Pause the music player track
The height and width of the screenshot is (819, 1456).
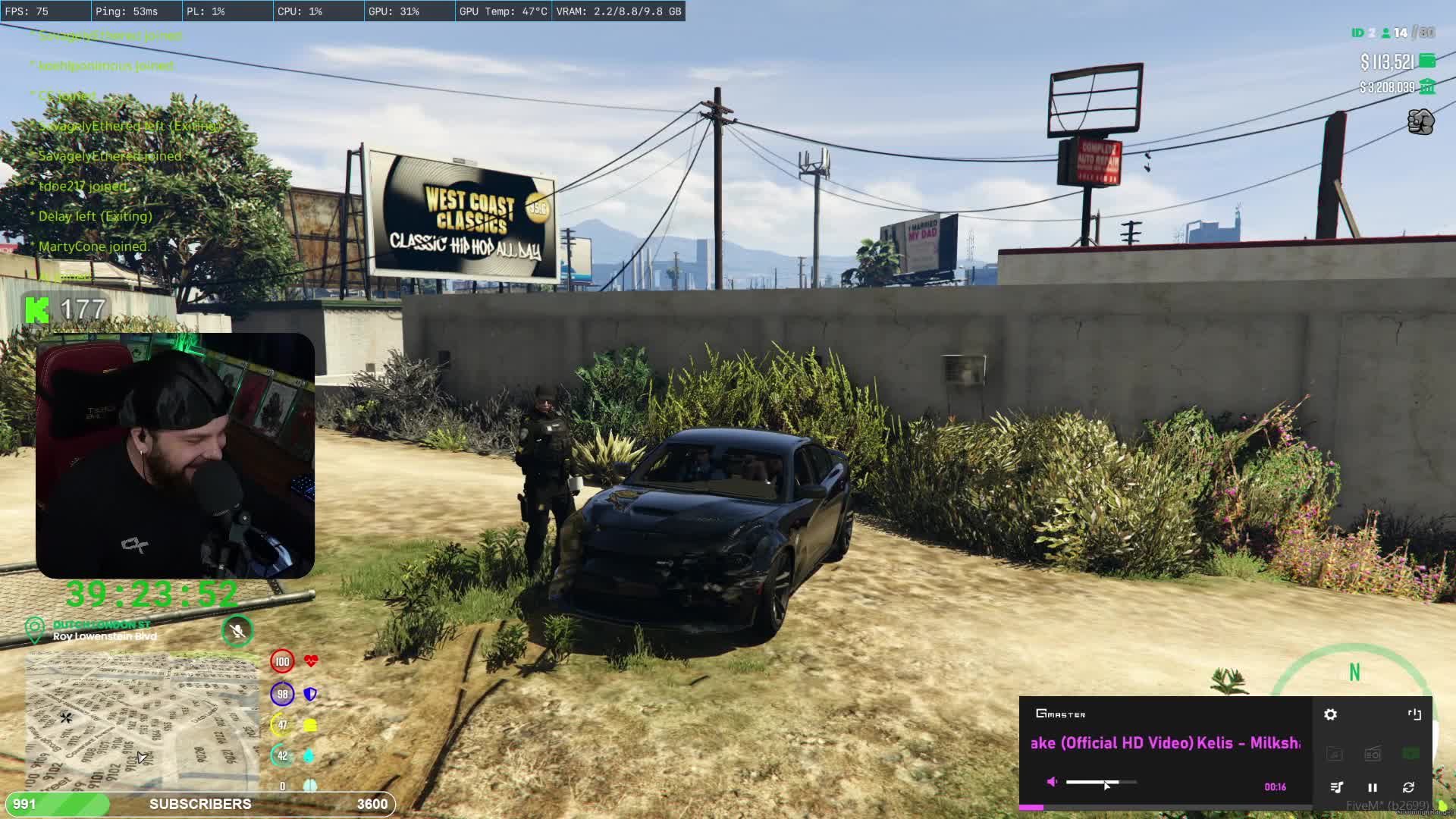point(1372,787)
